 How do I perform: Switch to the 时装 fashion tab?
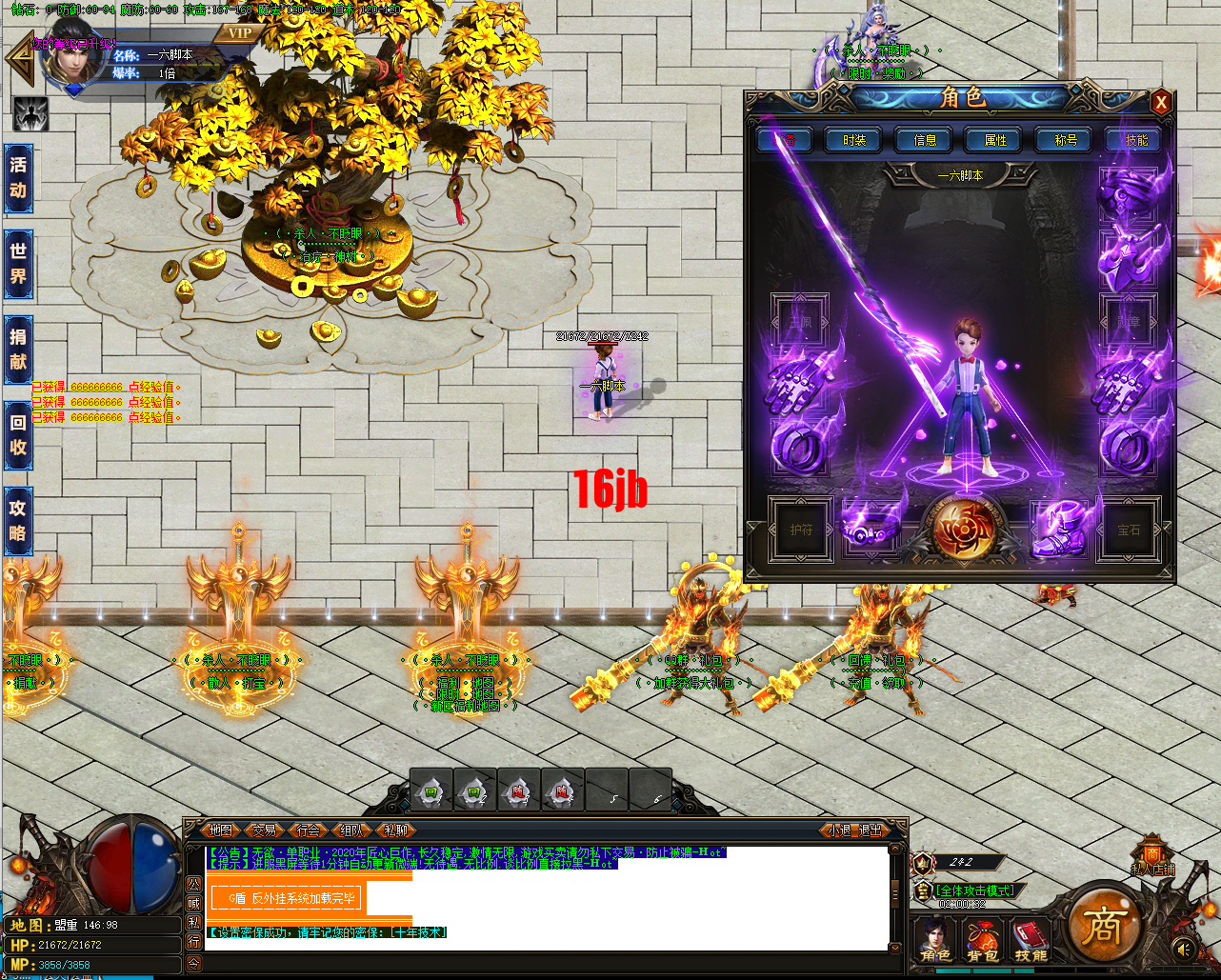(x=854, y=140)
